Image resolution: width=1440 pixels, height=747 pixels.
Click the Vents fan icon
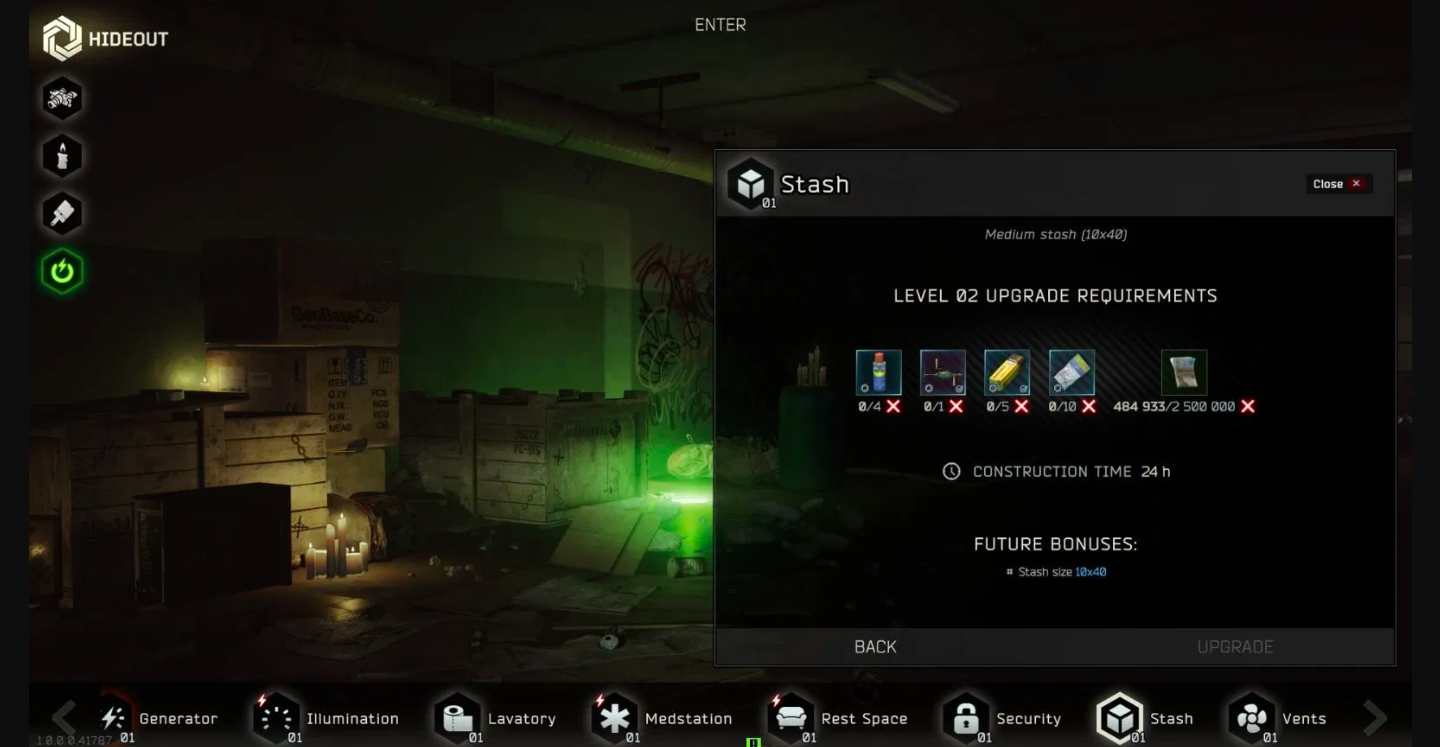coord(1250,718)
